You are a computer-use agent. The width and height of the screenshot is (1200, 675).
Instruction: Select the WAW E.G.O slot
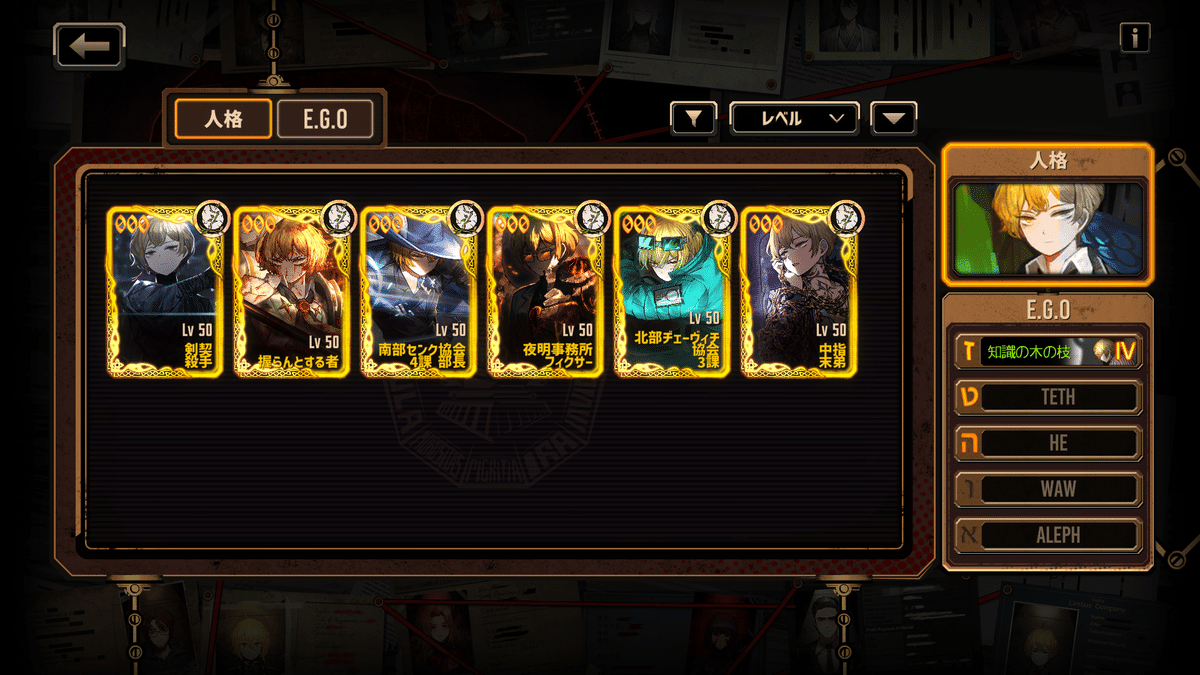coord(1047,489)
